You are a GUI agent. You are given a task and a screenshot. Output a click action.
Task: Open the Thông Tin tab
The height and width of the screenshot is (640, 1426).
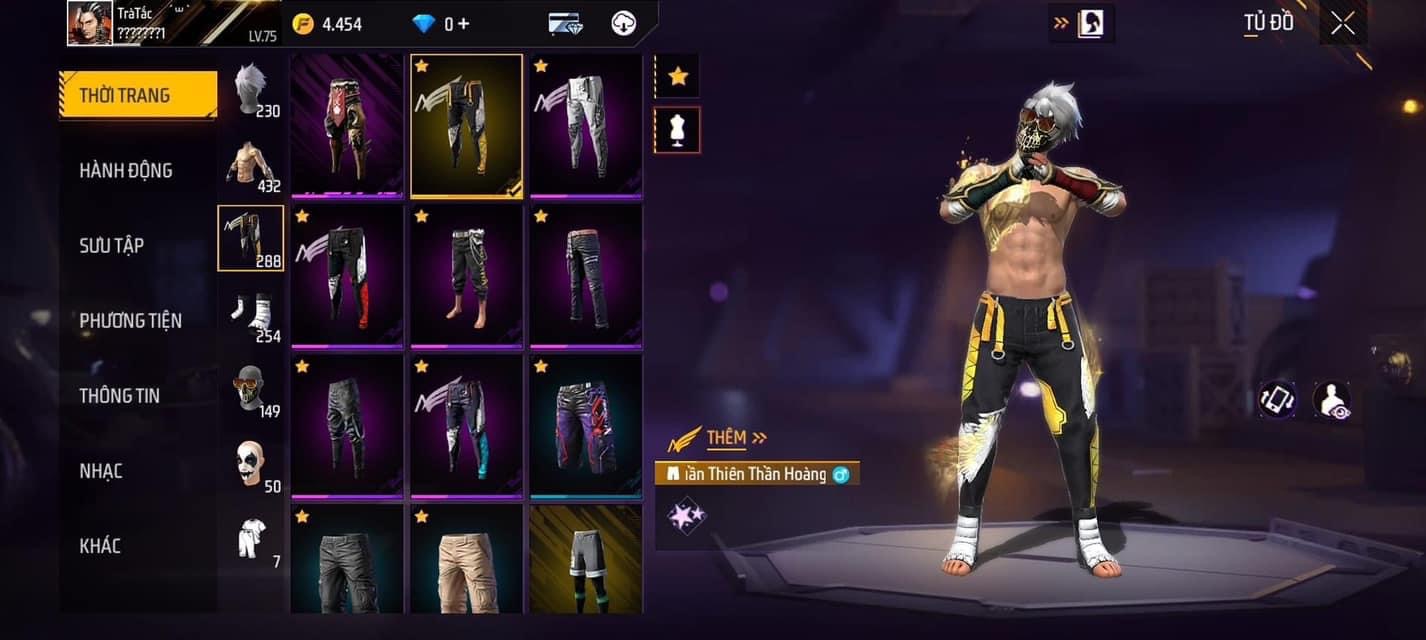click(119, 396)
